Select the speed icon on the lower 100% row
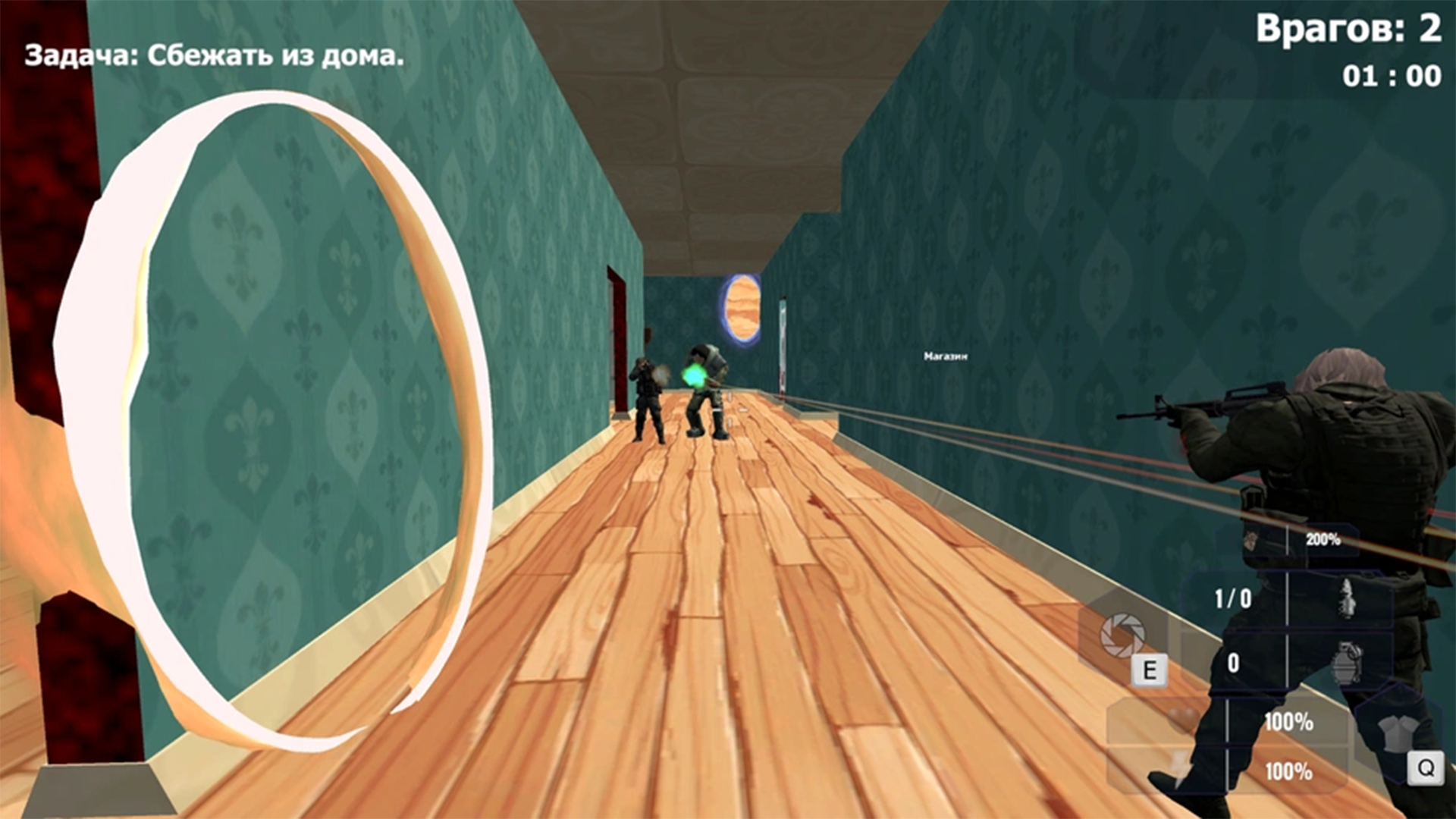This screenshot has height=819, width=1456. pos(1181,769)
